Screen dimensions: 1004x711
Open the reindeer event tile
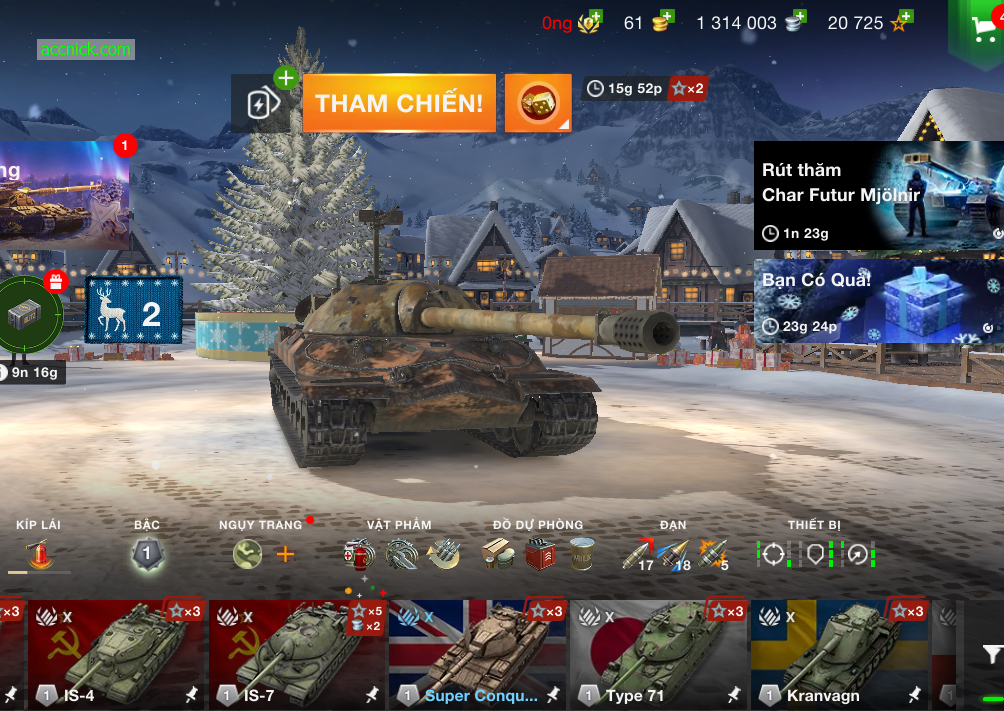pyautogui.click(x=134, y=311)
